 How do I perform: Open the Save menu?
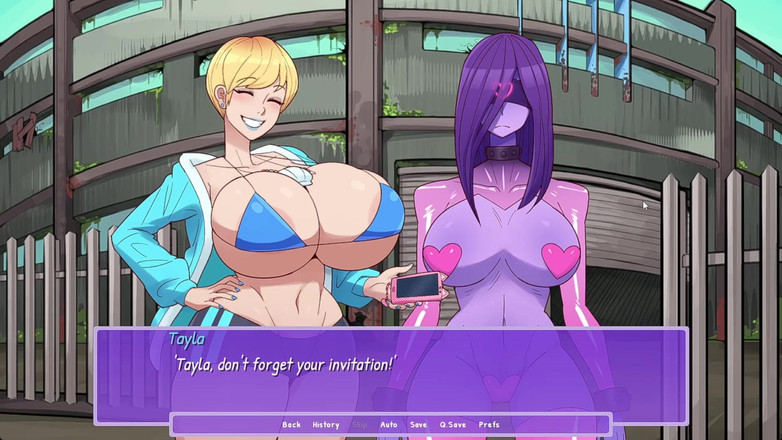pyautogui.click(x=418, y=425)
